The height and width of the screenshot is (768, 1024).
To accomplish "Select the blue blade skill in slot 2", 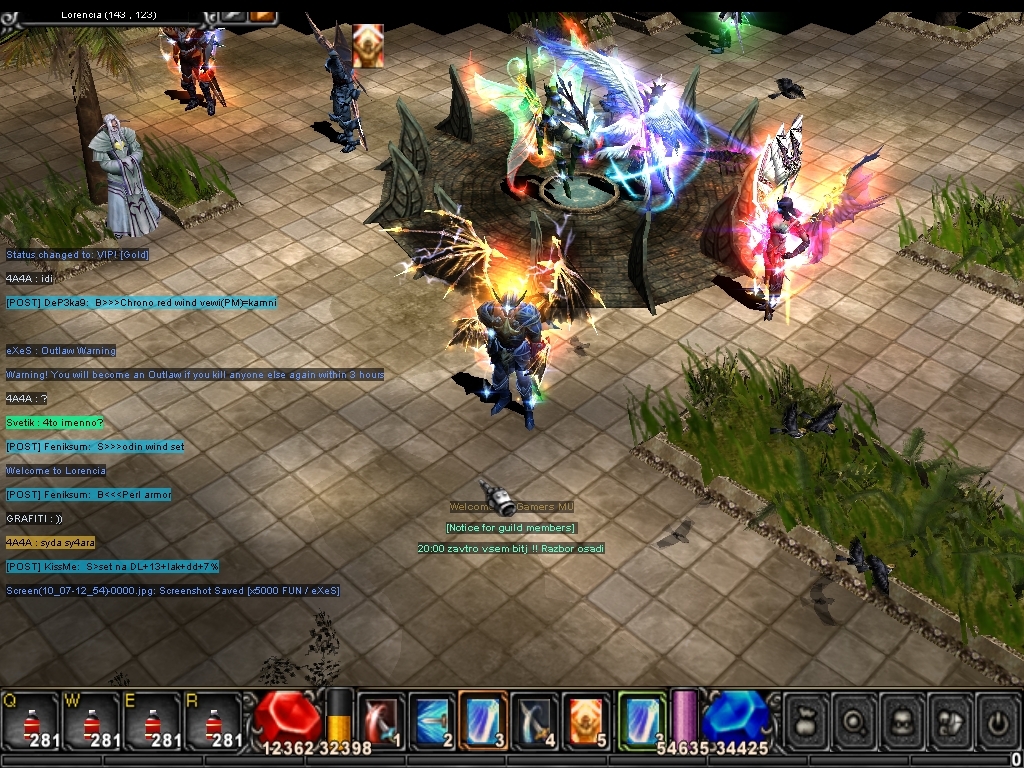I will pyautogui.click(x=431, y=718).
